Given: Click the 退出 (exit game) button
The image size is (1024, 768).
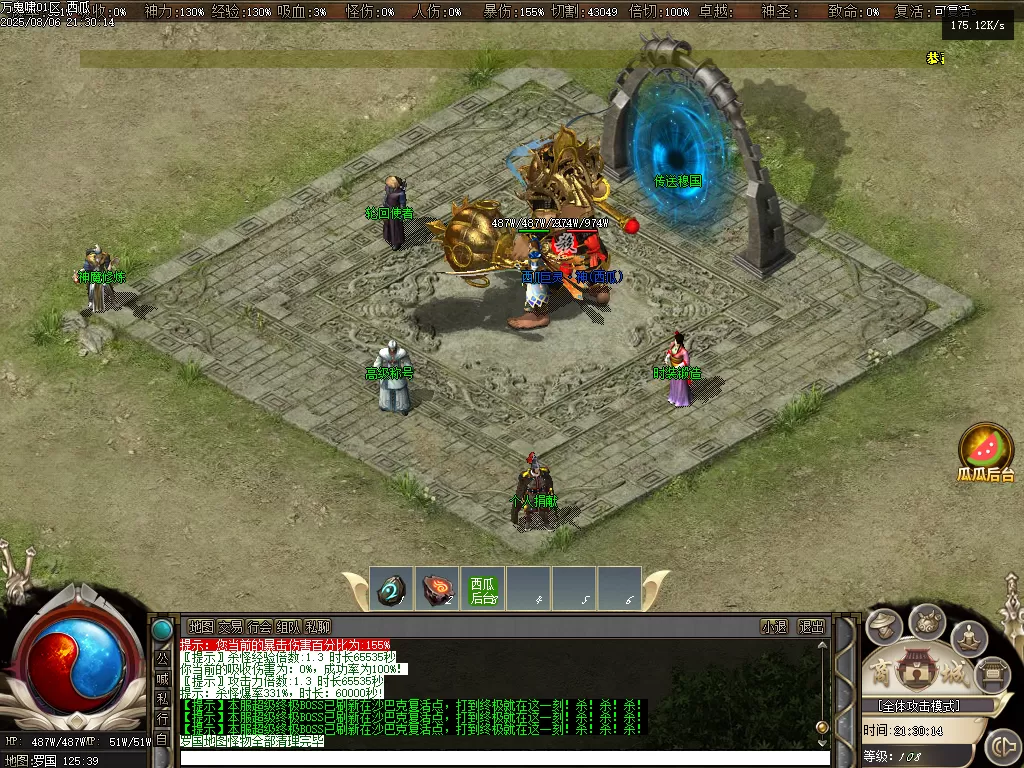Looking at the screenshot, I should [x=811, y=627].
